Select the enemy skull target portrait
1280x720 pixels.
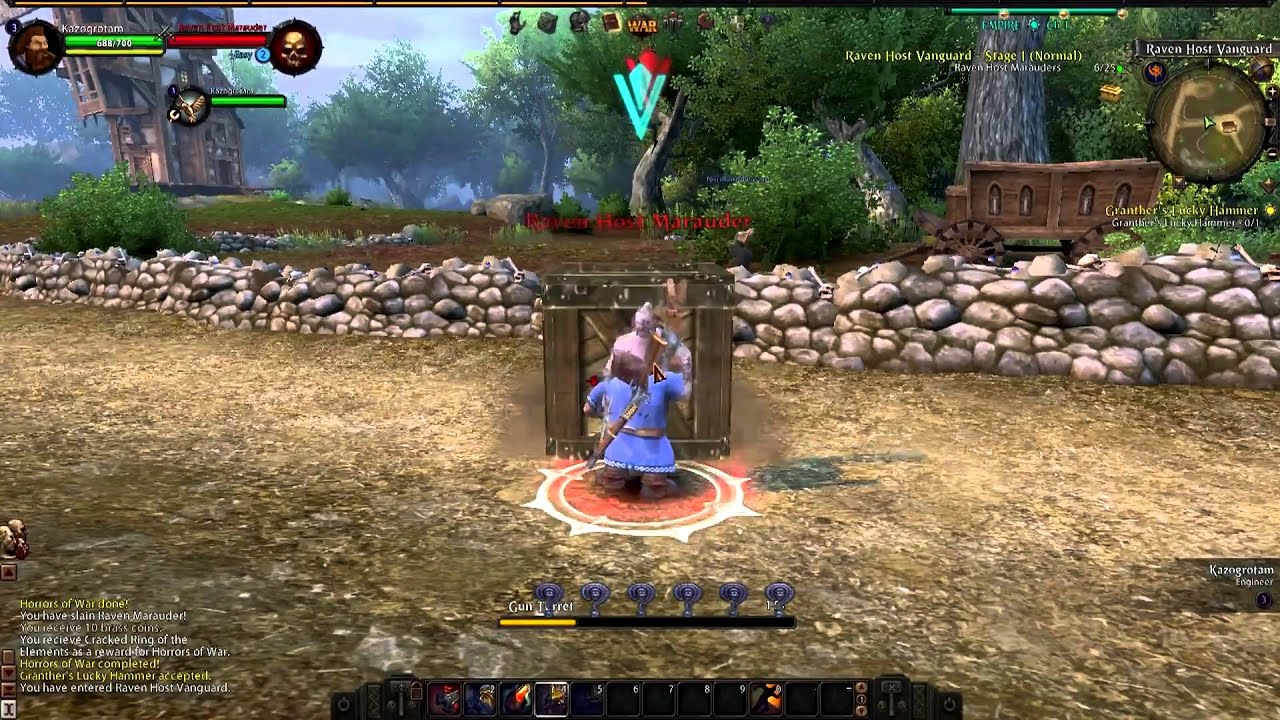[294, 48]
